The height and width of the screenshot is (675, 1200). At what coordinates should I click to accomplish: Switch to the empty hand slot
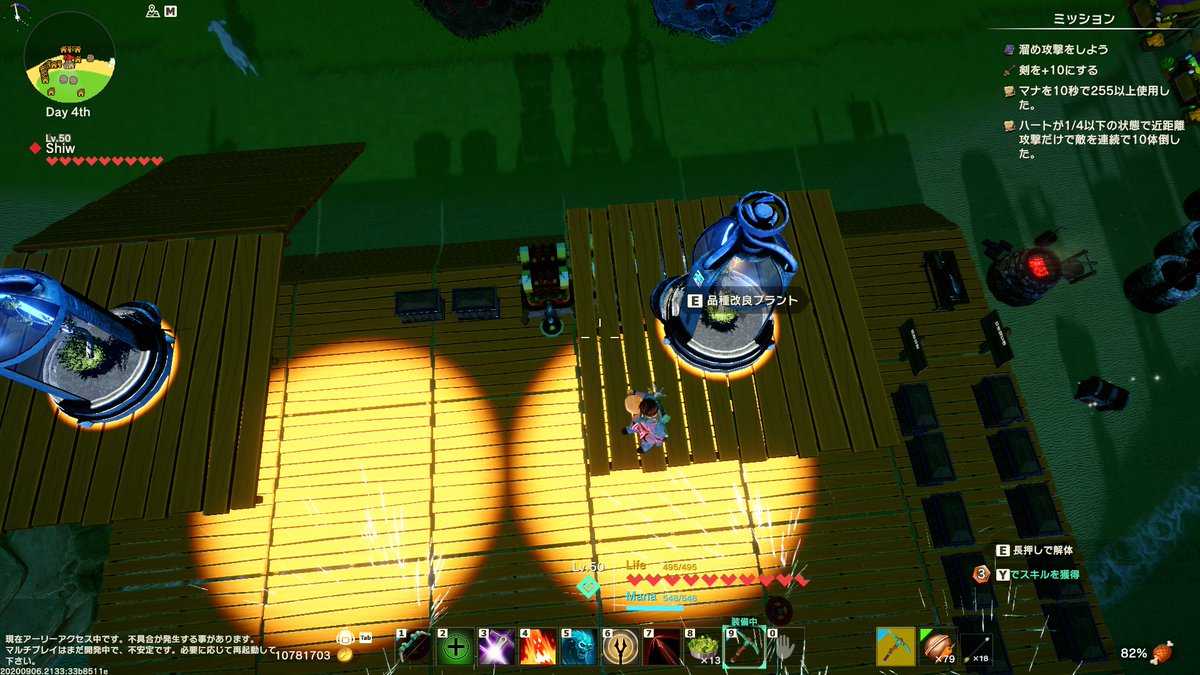785,648
